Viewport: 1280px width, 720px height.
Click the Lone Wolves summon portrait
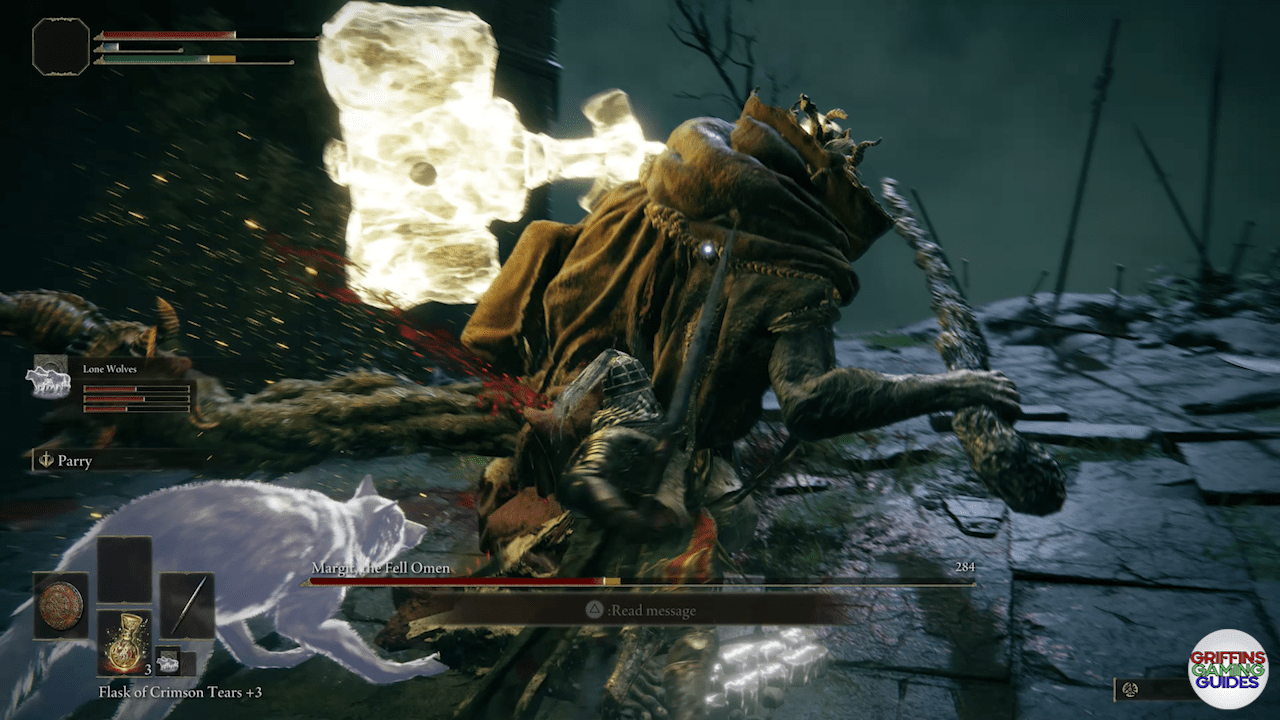click(x=48, y=378)
